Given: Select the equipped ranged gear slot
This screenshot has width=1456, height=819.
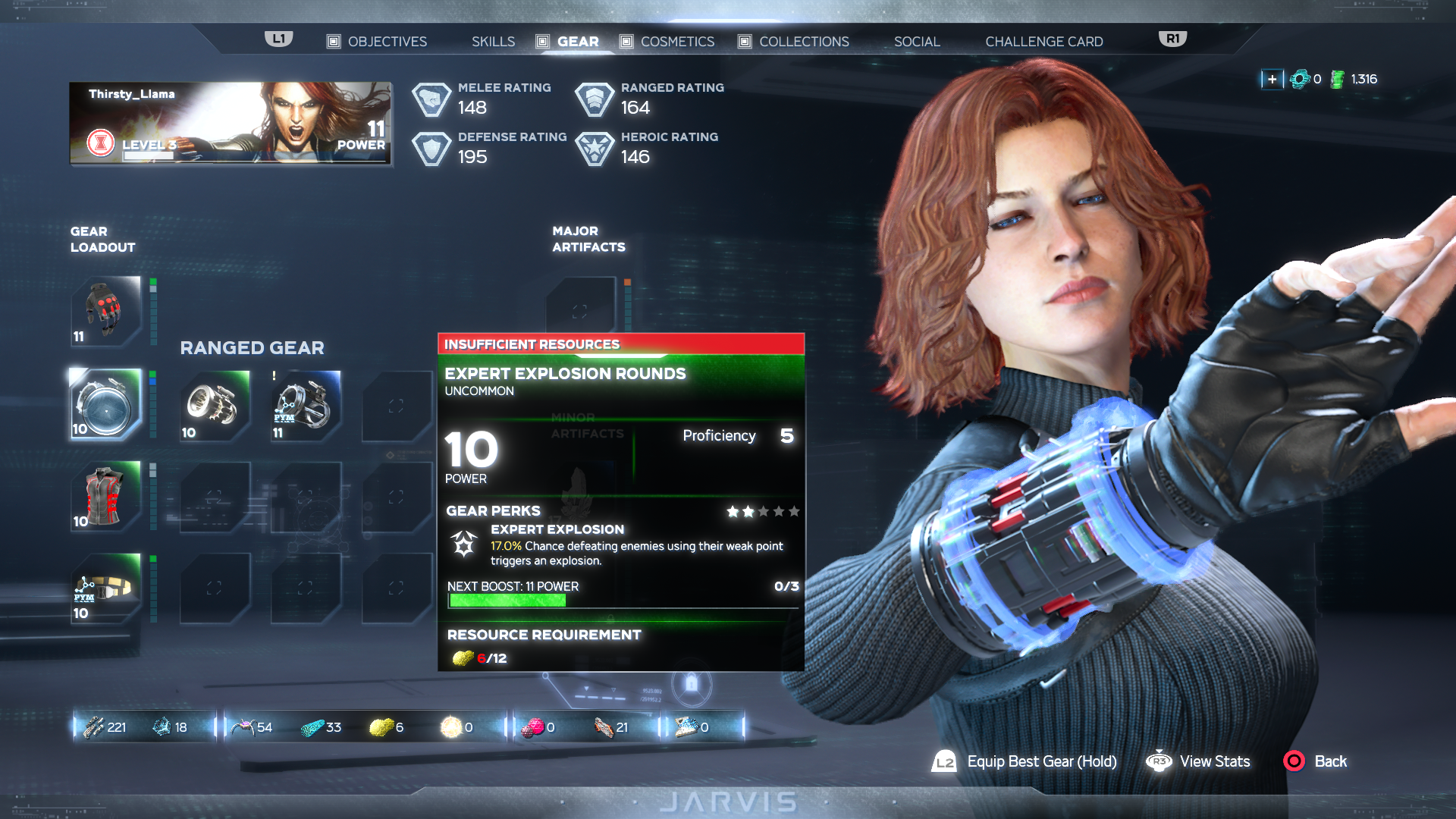Looking at the screenshot, I should [x=106, y=404].
